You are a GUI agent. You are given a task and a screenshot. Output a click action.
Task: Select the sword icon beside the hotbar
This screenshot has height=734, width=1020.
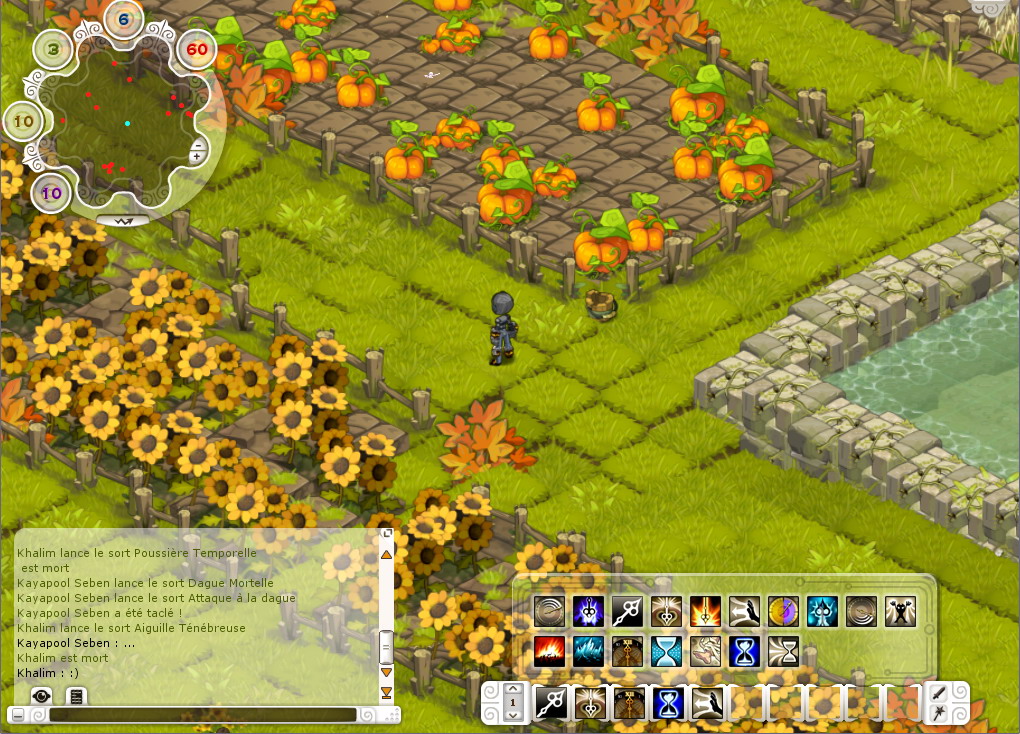[x=941, y=694]
